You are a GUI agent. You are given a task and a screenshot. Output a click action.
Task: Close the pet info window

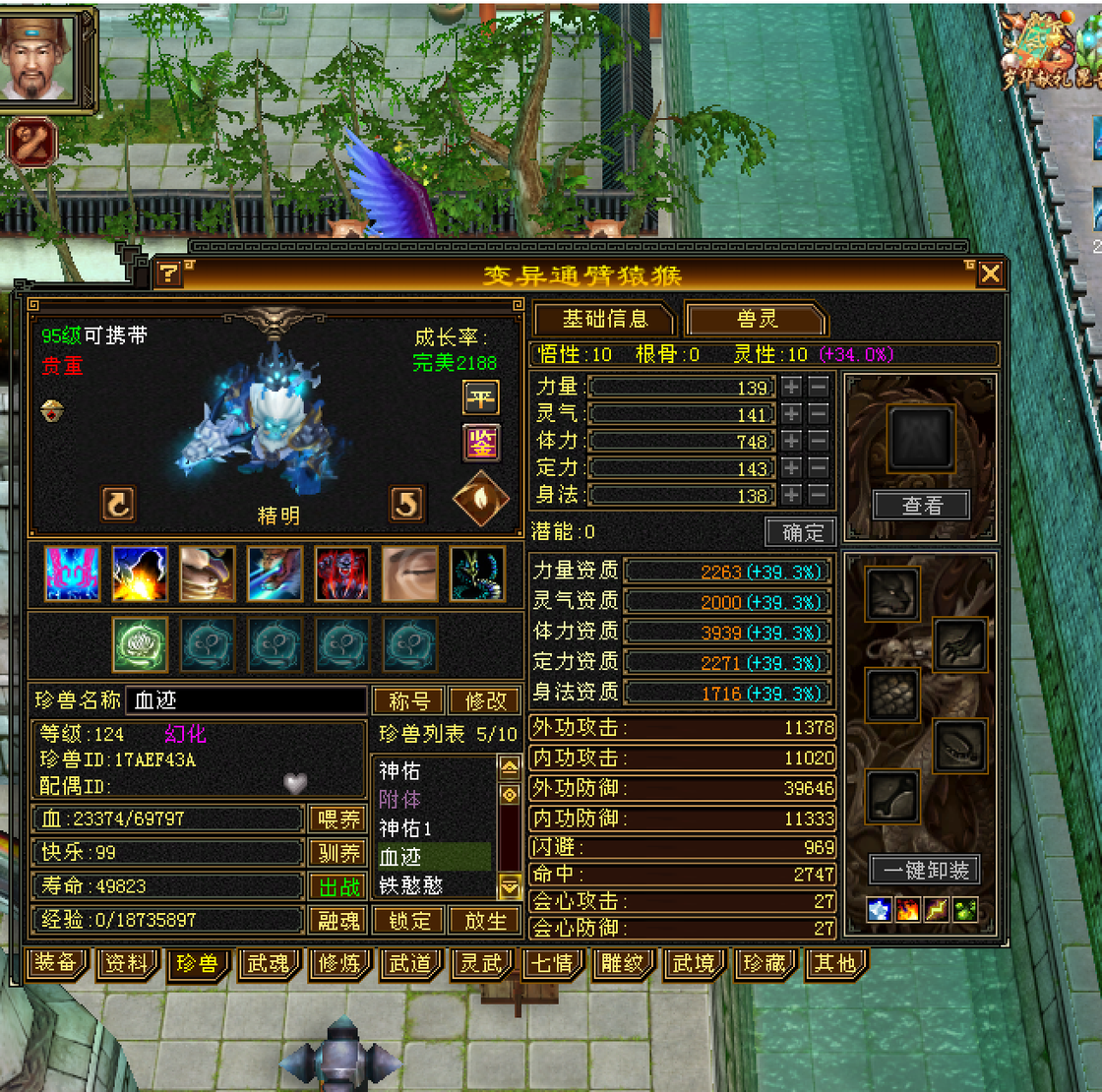tap(990, 273)
